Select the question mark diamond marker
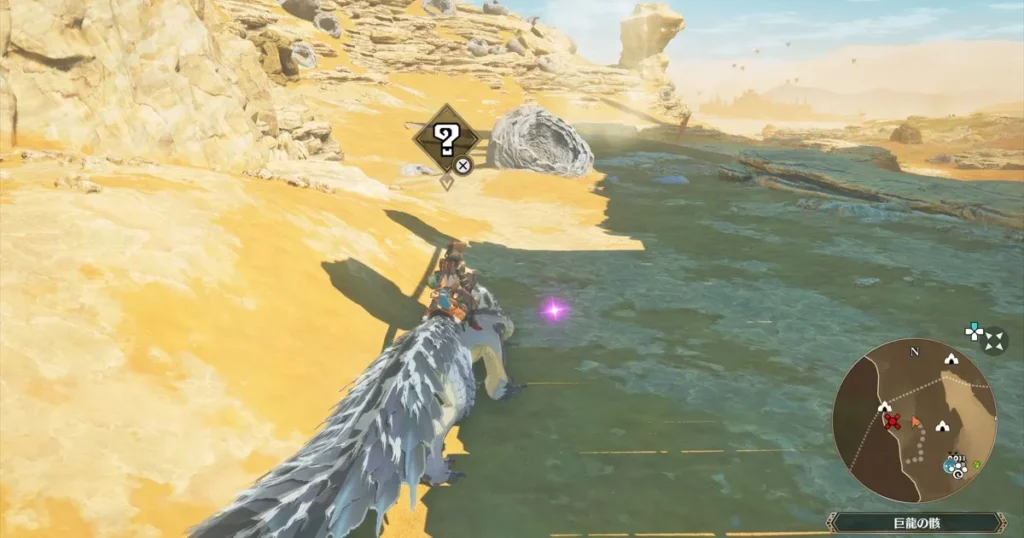 pos(443,136)
